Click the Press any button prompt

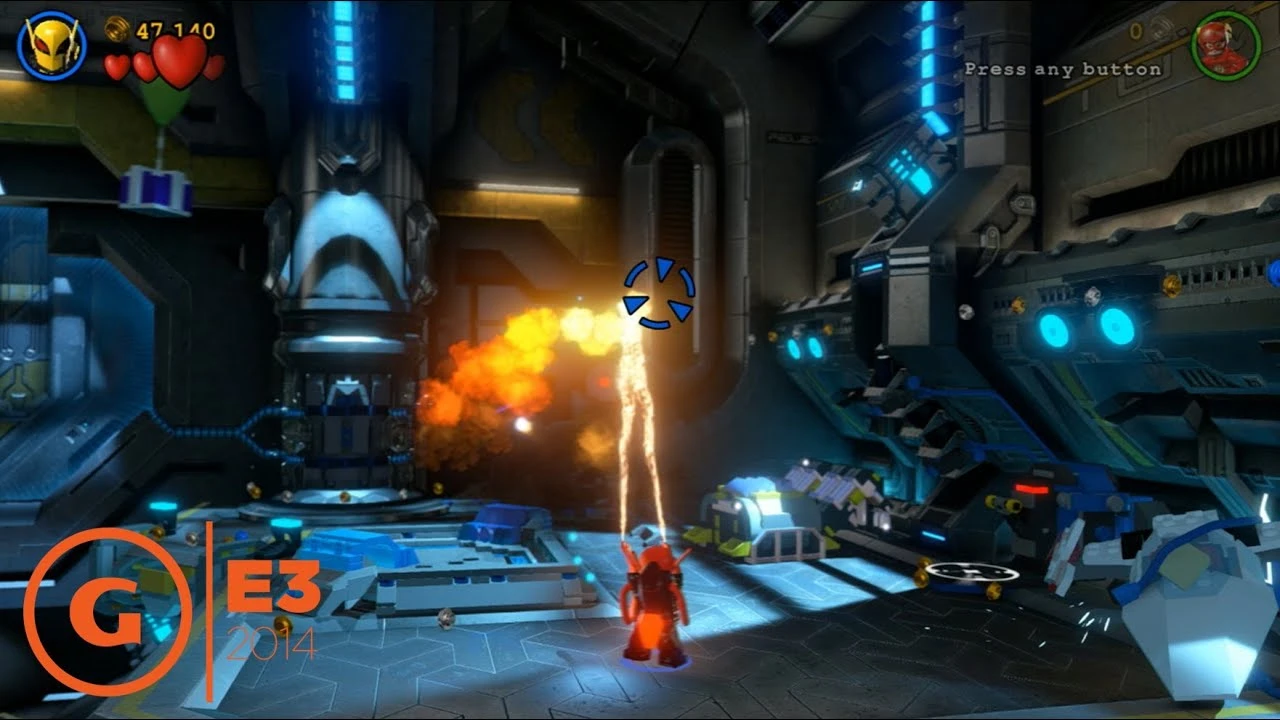[1062, 68]
